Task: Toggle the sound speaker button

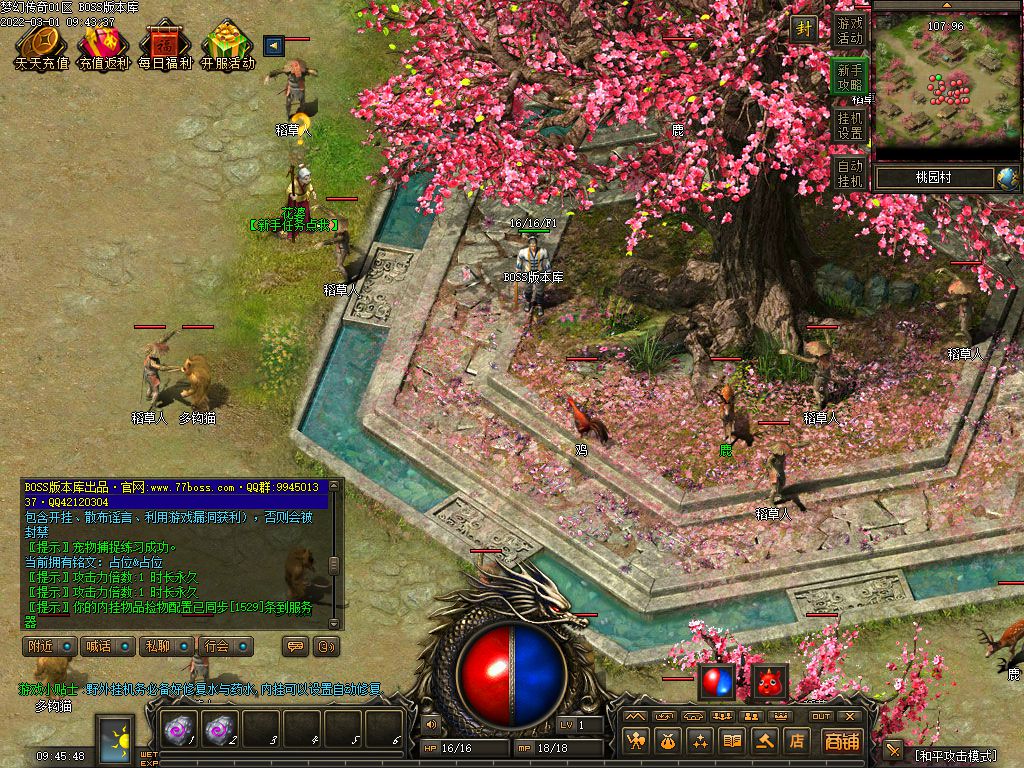Action: tap(432, 723)
